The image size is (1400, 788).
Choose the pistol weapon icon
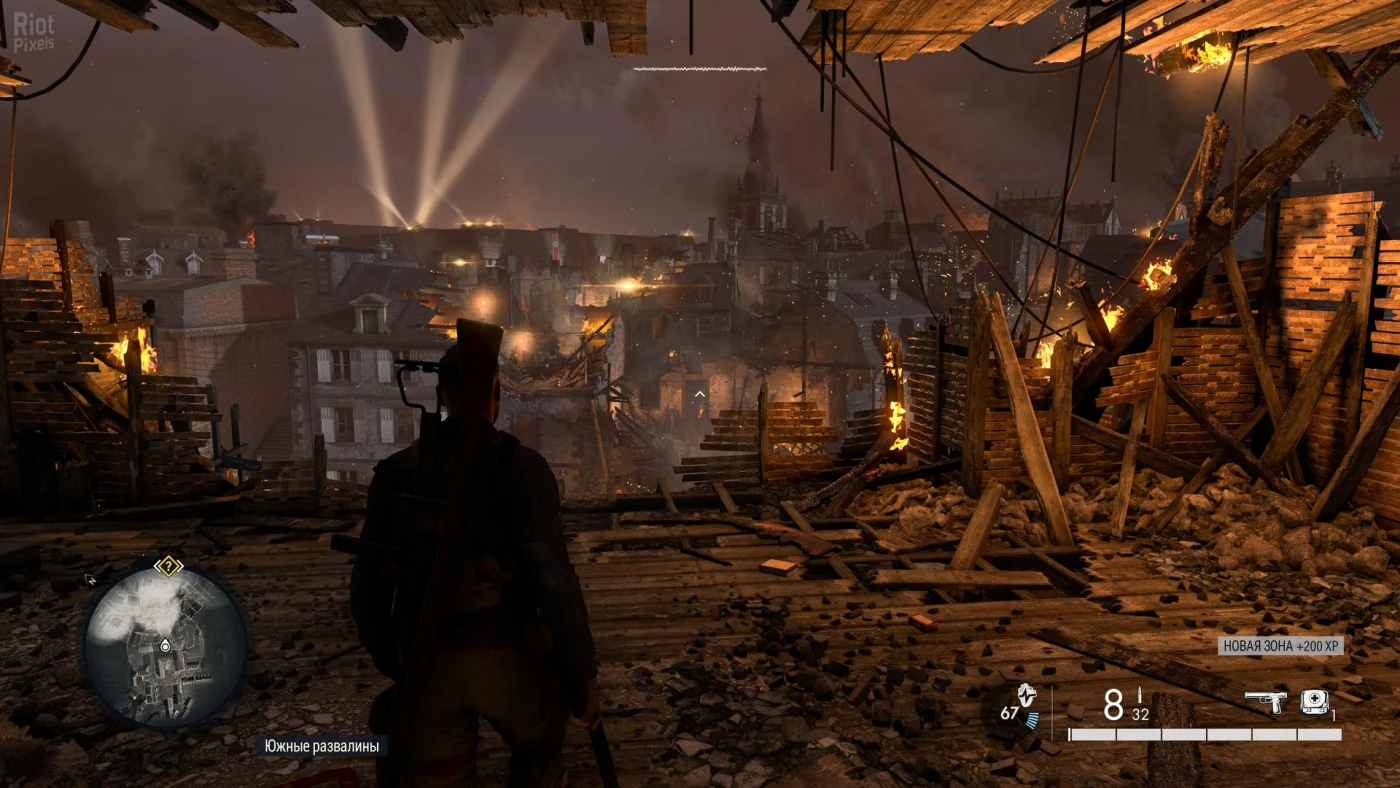coord(1265,702)
